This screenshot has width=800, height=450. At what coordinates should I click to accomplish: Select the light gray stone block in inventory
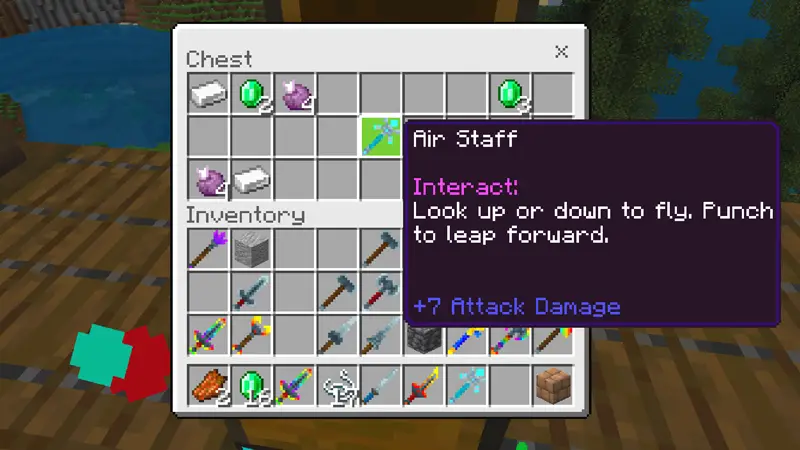(251, 247)
